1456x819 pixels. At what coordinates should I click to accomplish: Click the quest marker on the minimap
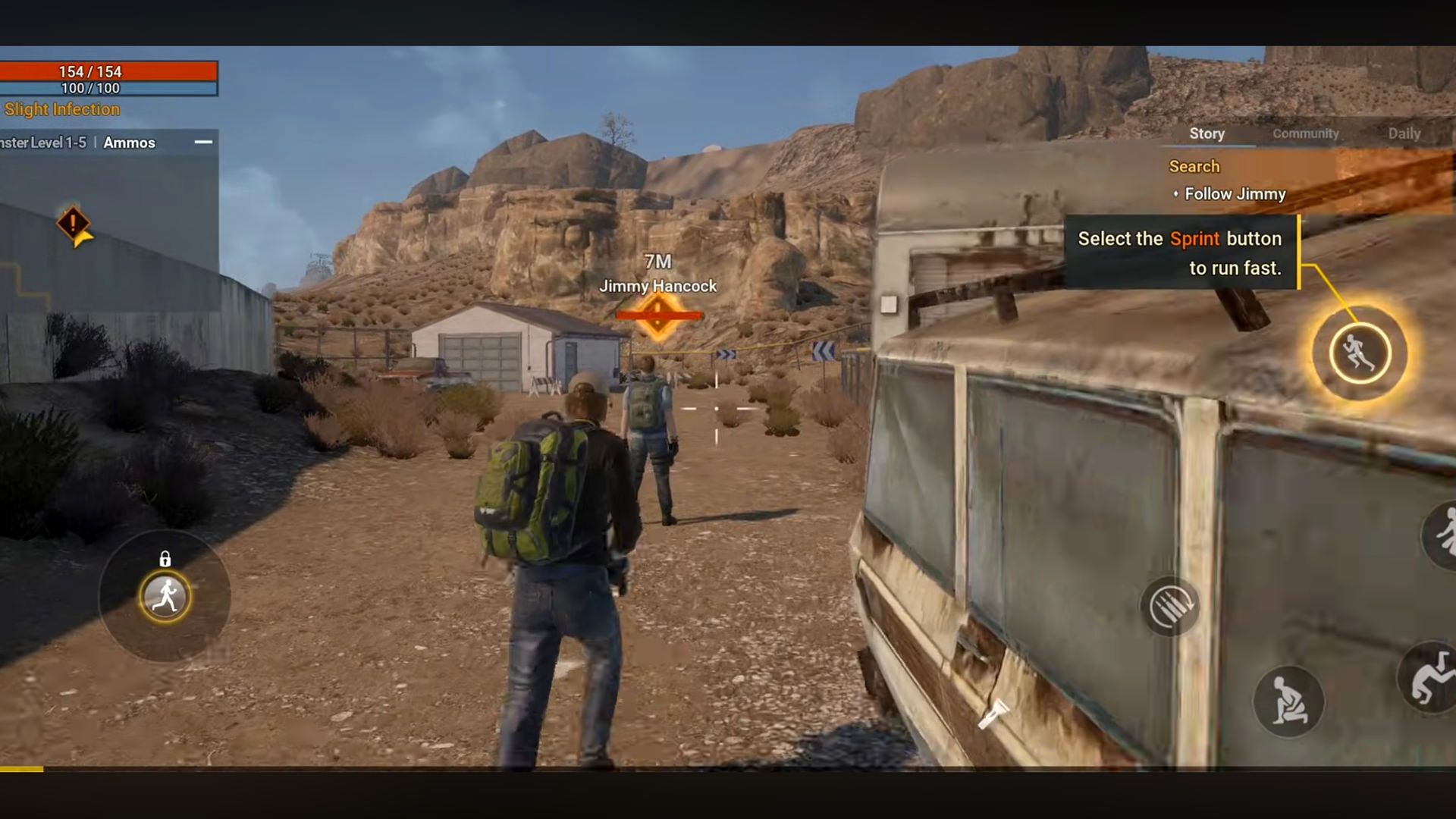point(74,224)
